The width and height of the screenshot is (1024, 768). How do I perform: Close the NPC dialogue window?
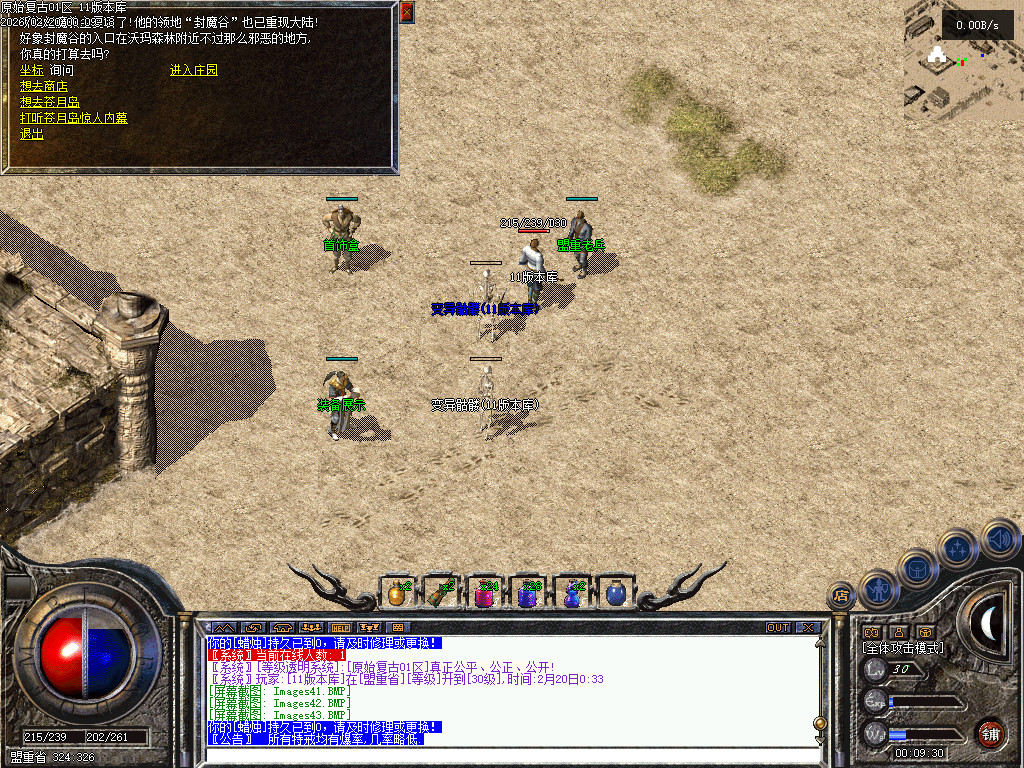[406, 13]
